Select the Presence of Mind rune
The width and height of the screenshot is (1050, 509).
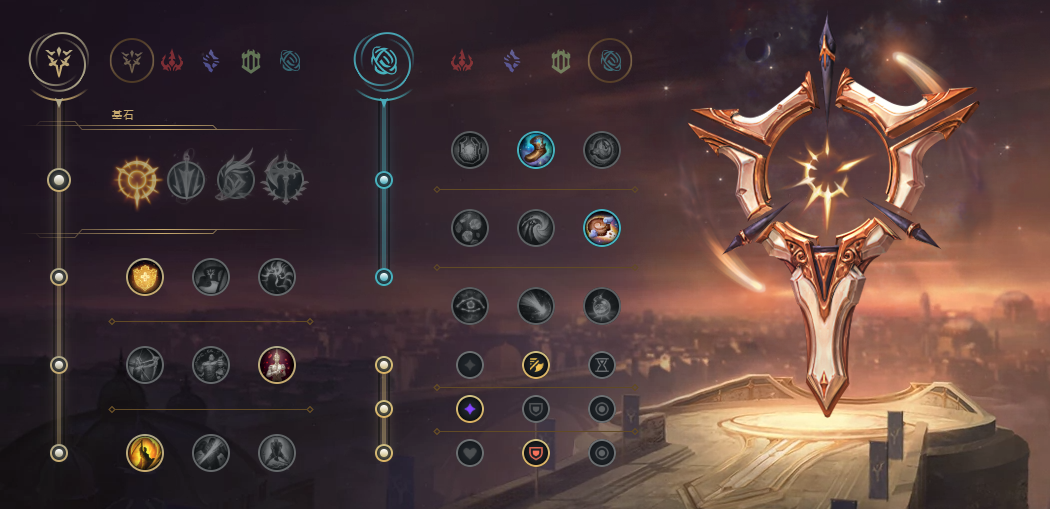pos(277,277)
